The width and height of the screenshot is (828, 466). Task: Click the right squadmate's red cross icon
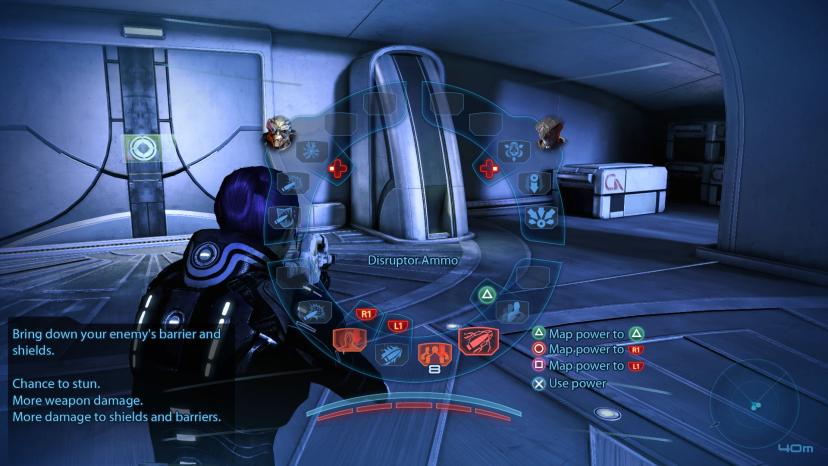(489, 168)
